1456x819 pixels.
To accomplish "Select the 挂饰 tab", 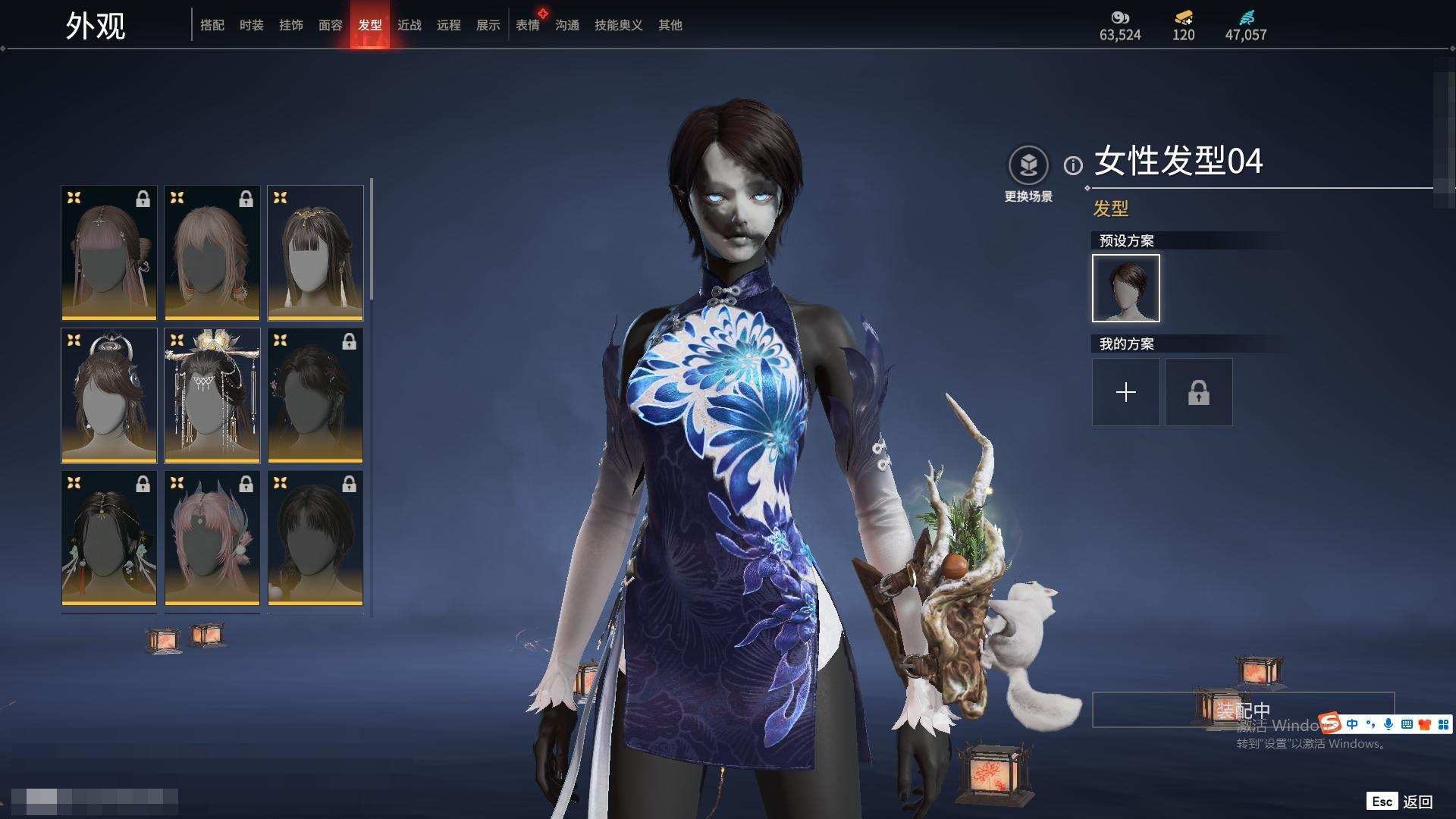I will coord(291,25).
